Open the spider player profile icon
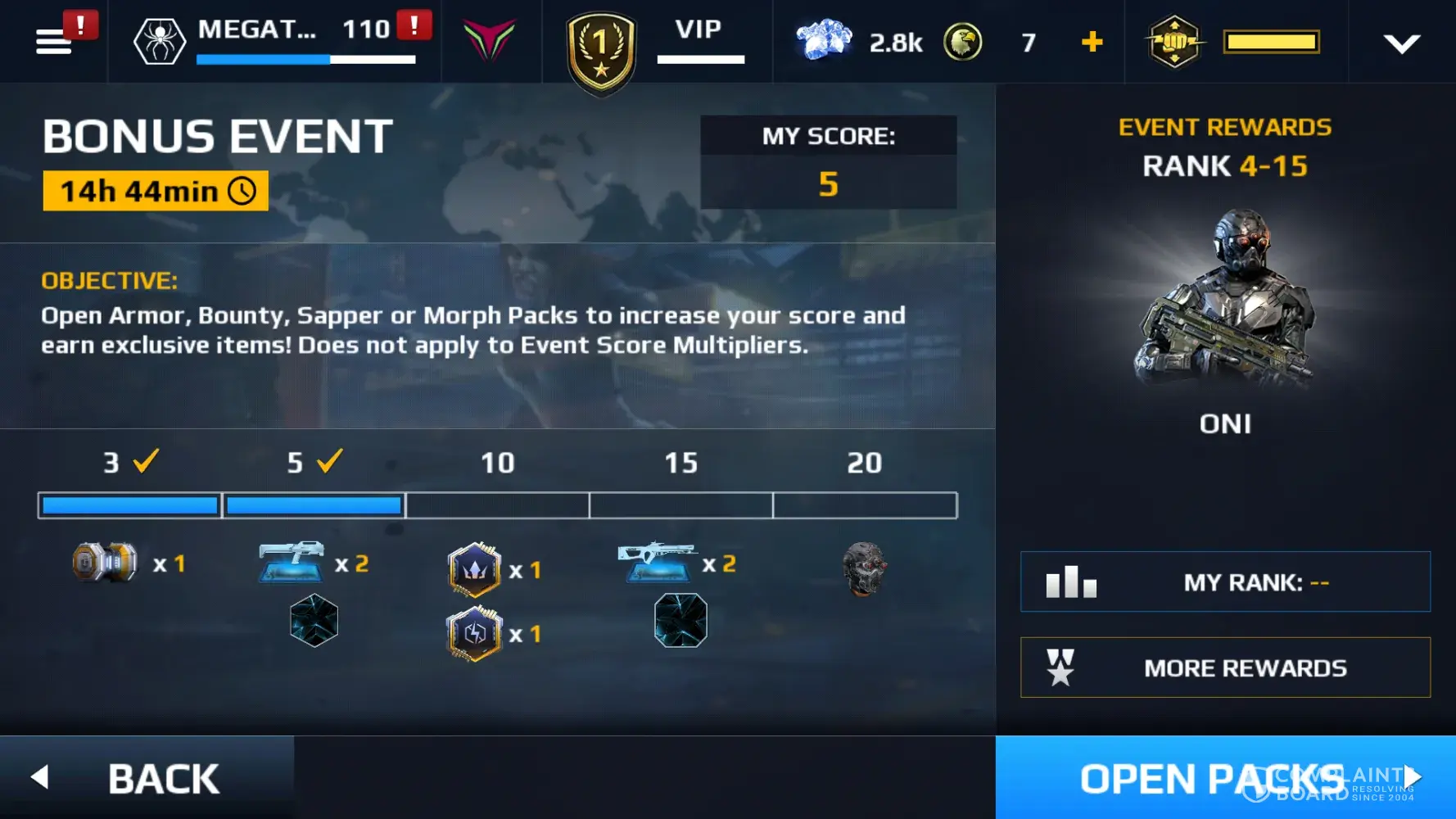 [x=159, y=41]
